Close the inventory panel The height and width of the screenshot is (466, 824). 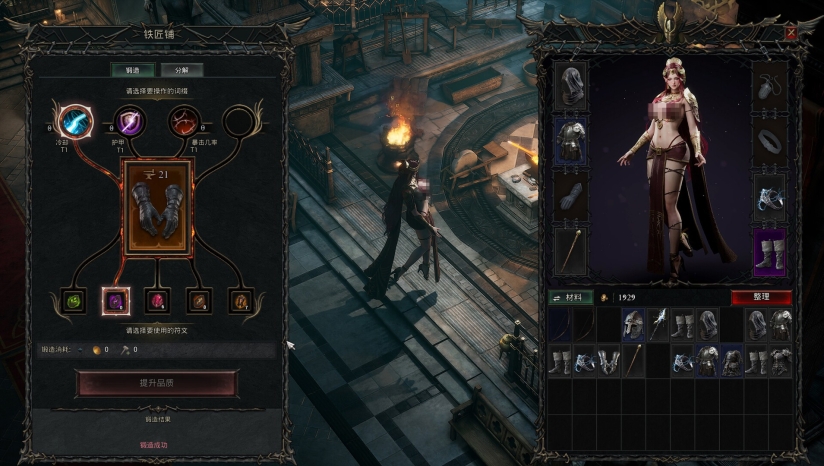point(791,33)
